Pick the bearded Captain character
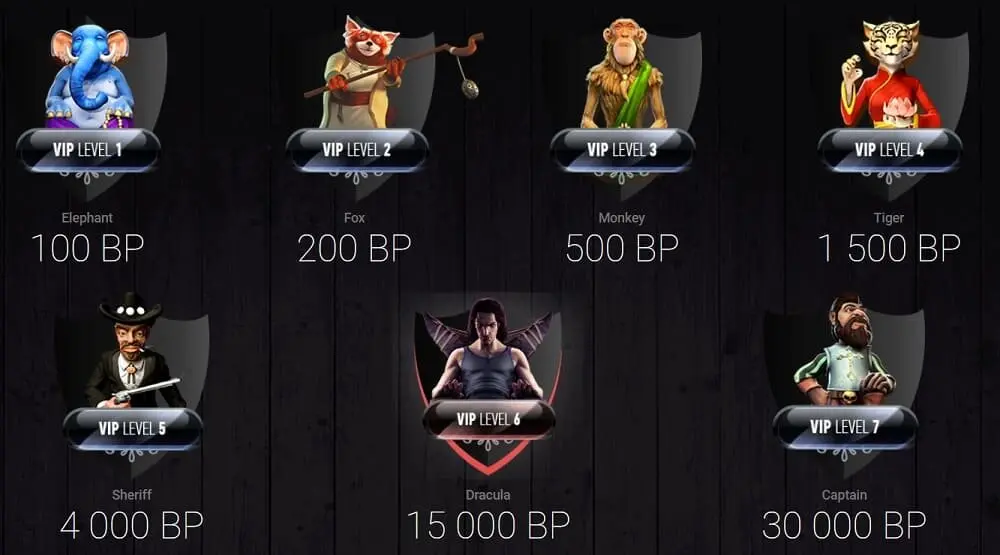The width and height of the screenshot is (1000, 555). point(845,350)
